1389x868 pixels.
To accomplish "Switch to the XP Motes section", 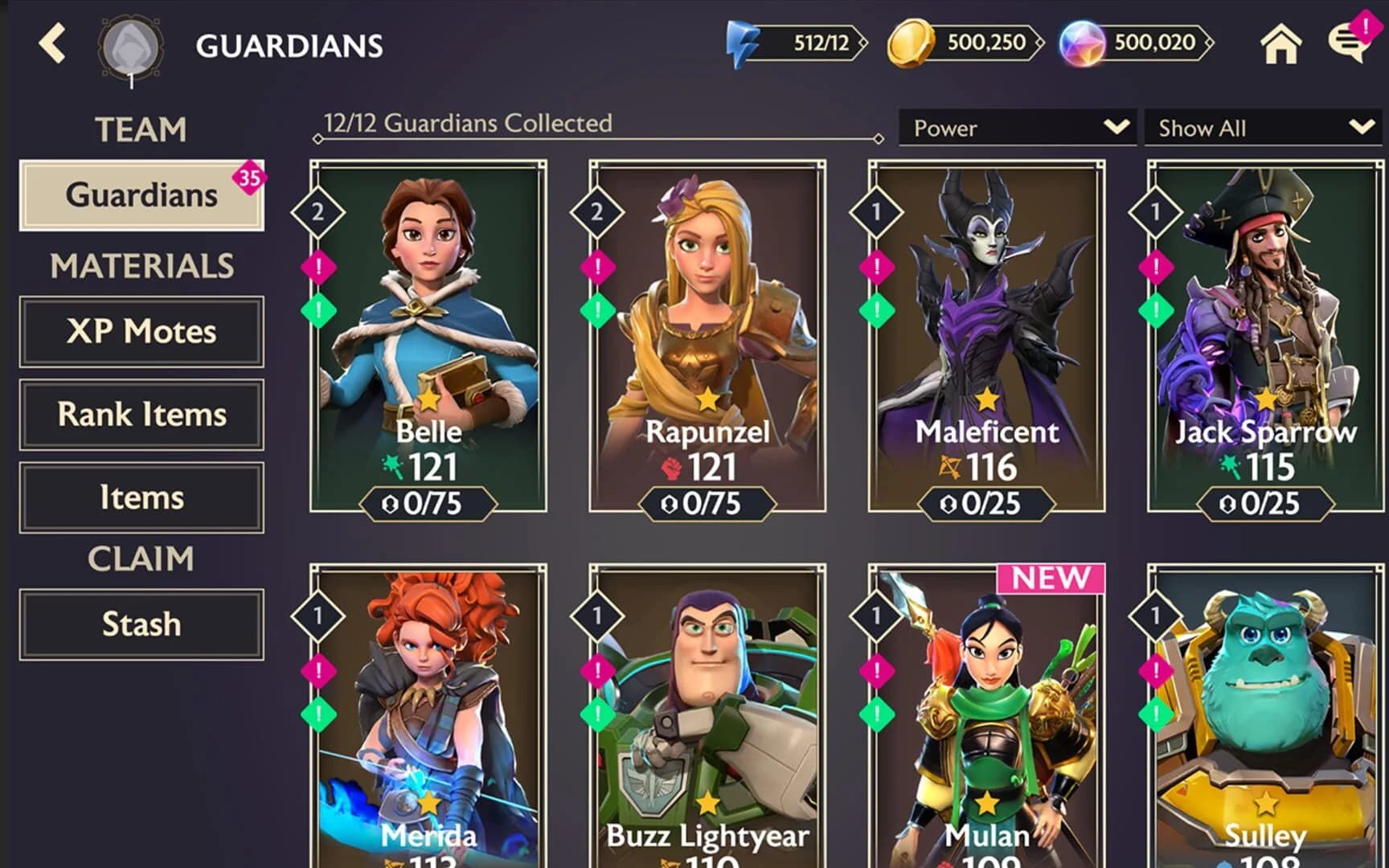I will [141, 331].
